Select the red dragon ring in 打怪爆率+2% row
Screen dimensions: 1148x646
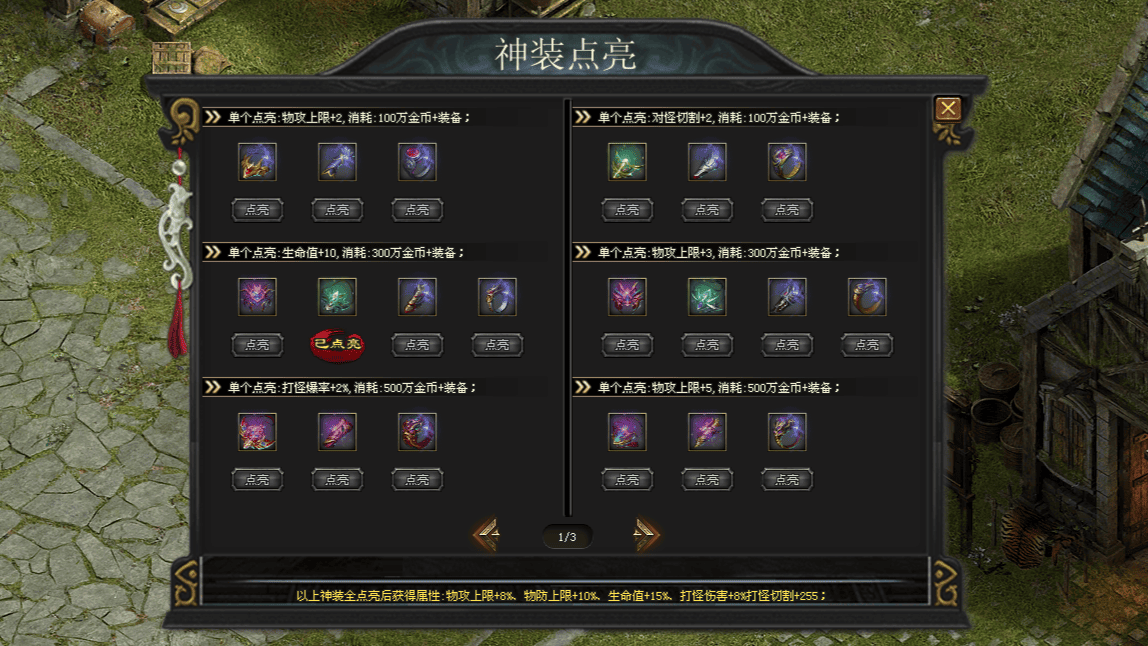coord(417,432)
